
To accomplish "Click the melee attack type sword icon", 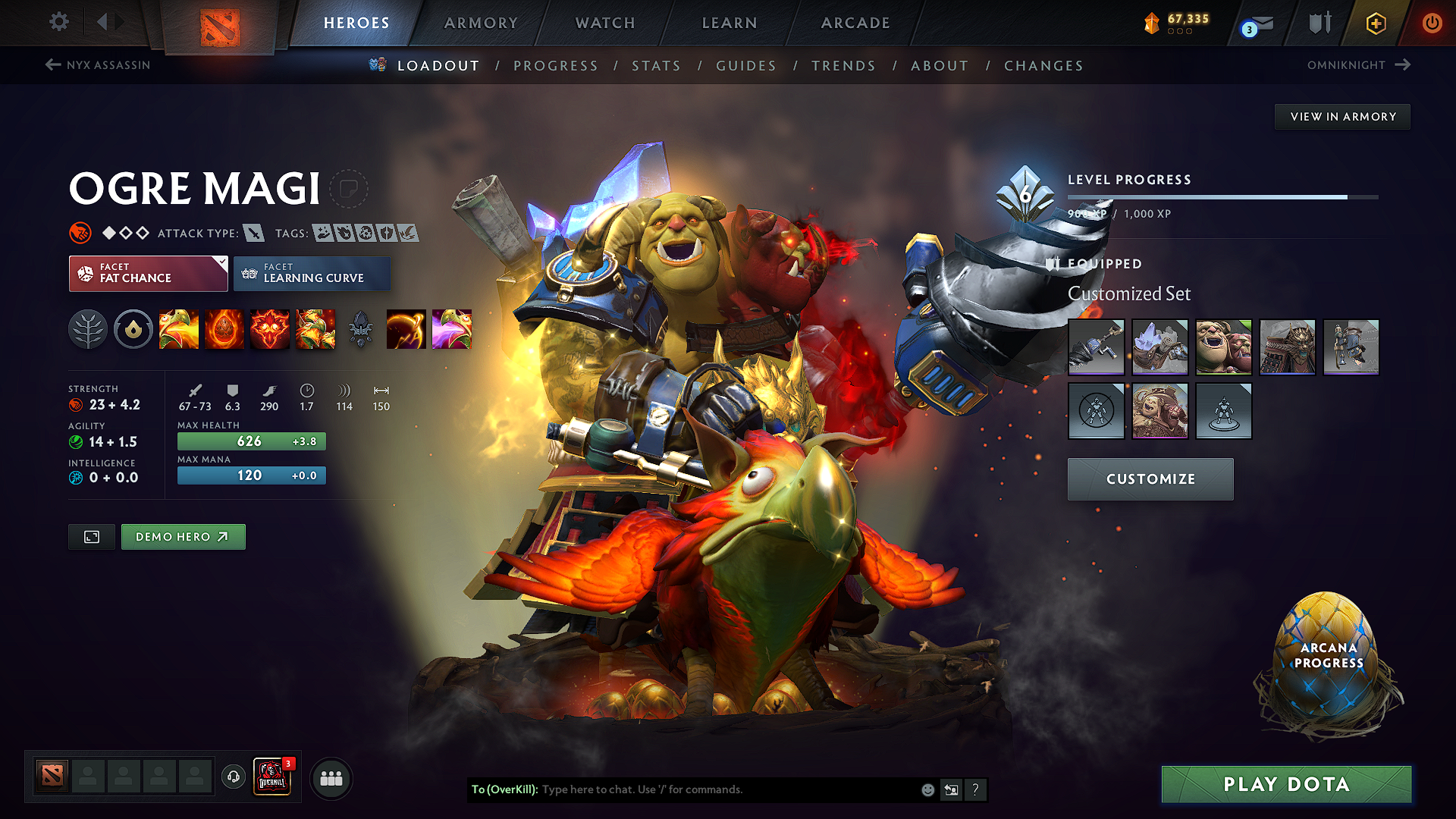I will pyautogui.click(x=254, y=233).
